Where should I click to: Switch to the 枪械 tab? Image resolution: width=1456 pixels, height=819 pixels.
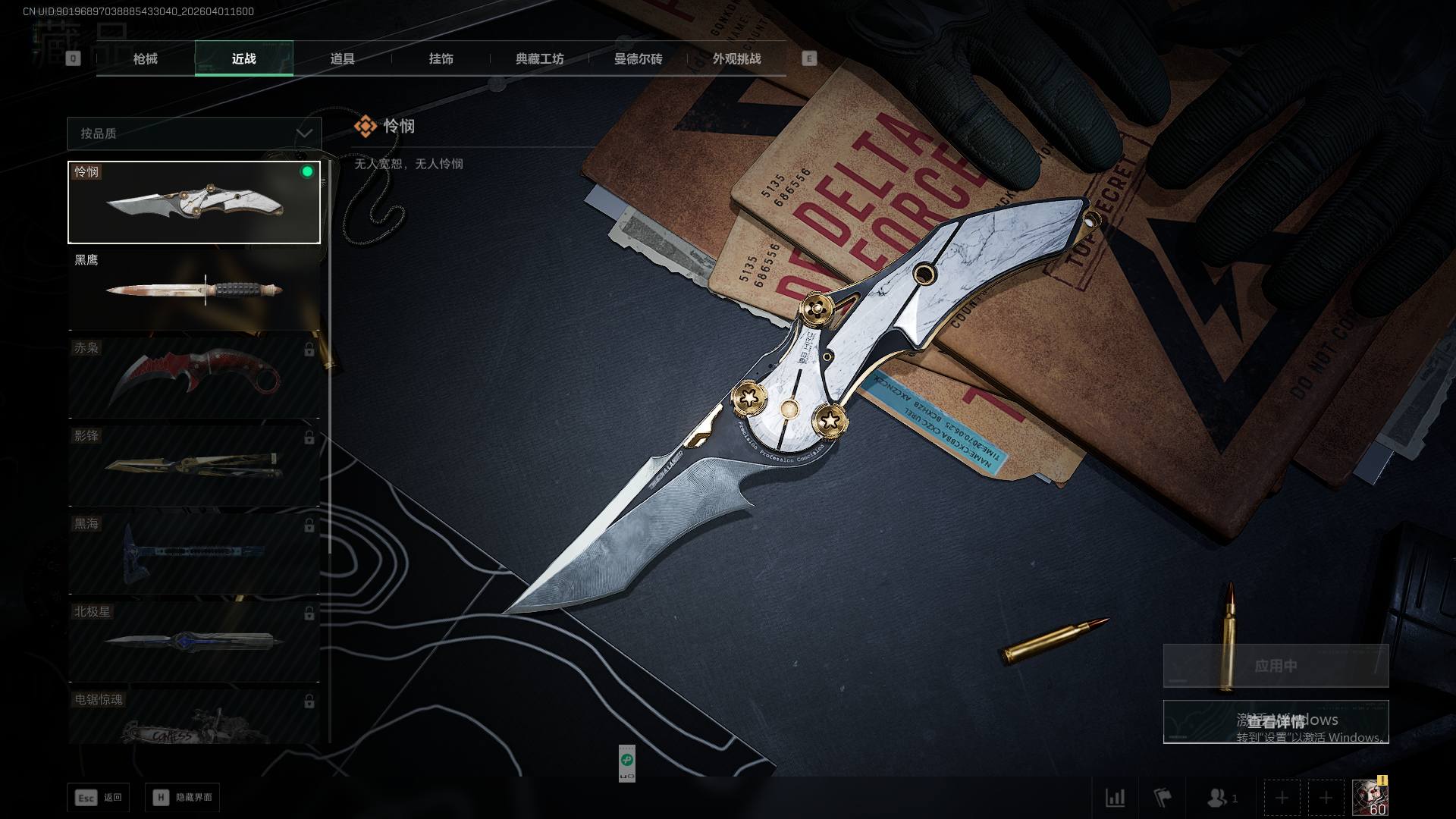[145, 58]
